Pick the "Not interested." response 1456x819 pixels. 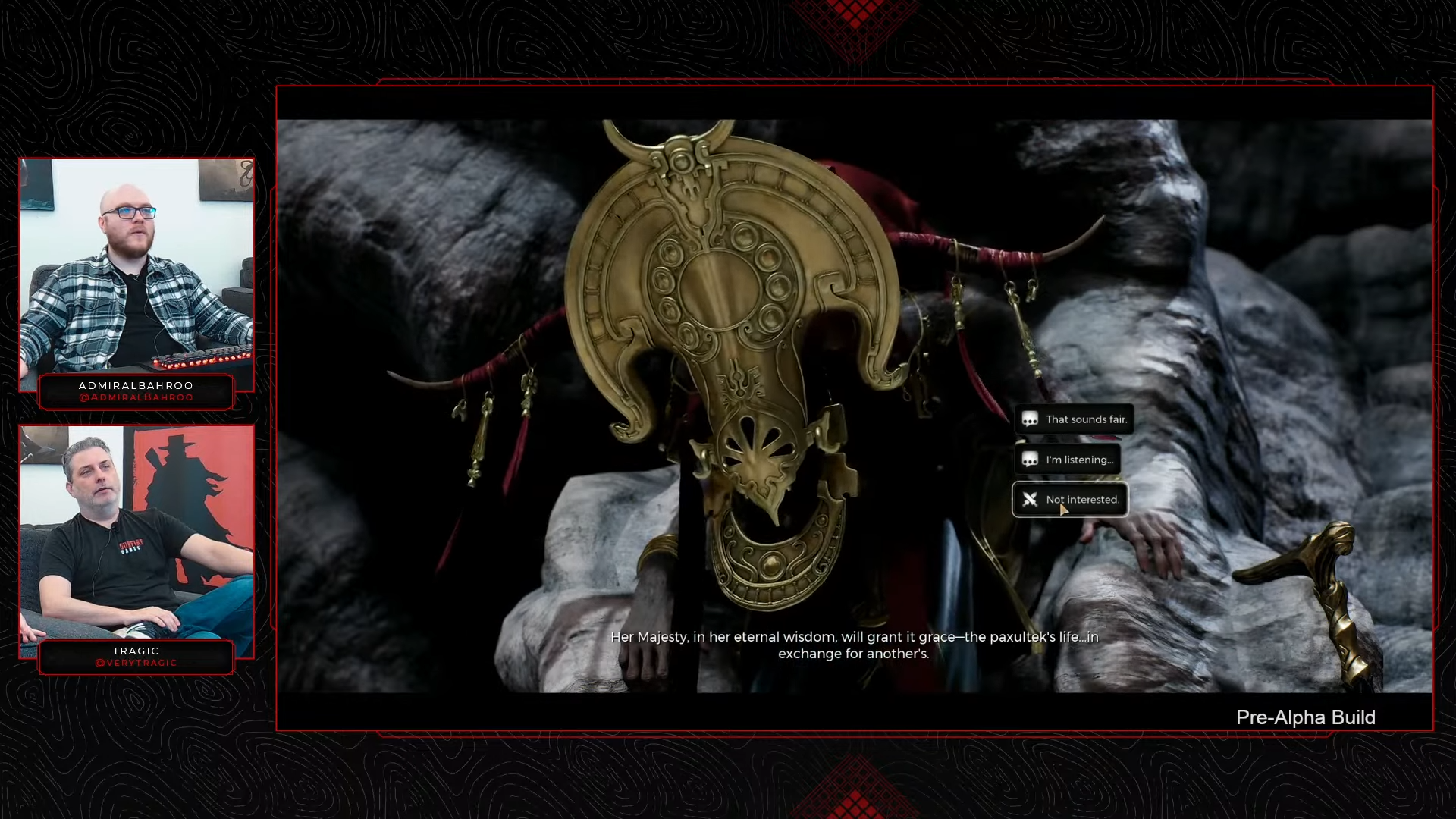tap(1070, 500)
